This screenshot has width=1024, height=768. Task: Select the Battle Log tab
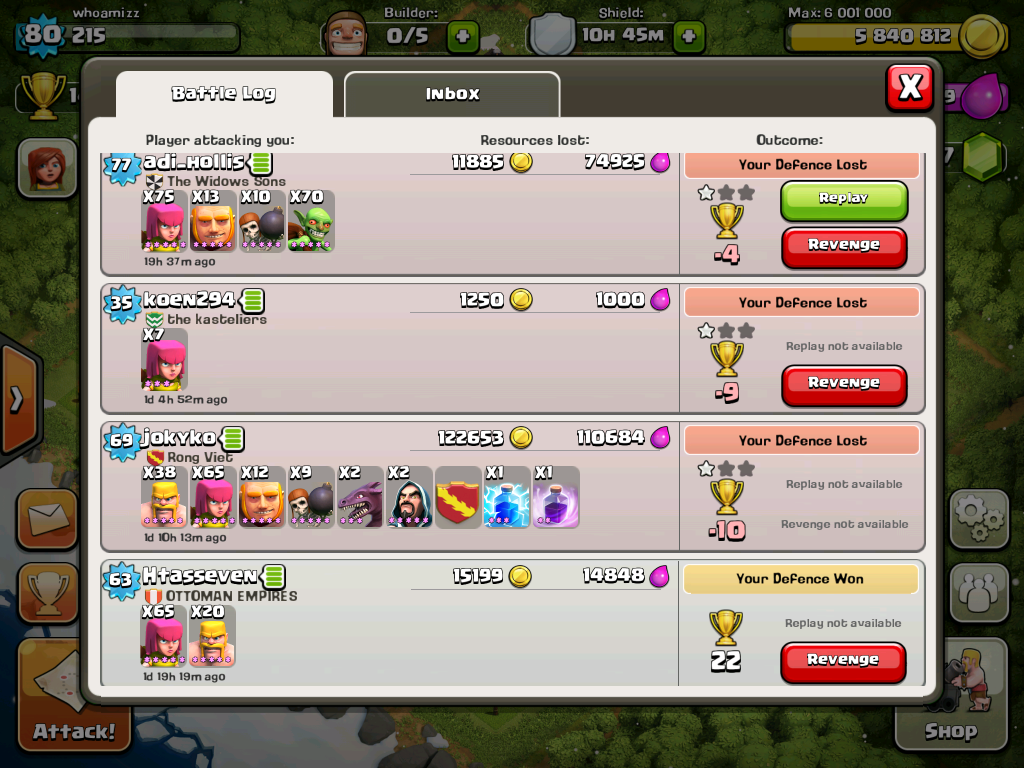pos(224,94)
